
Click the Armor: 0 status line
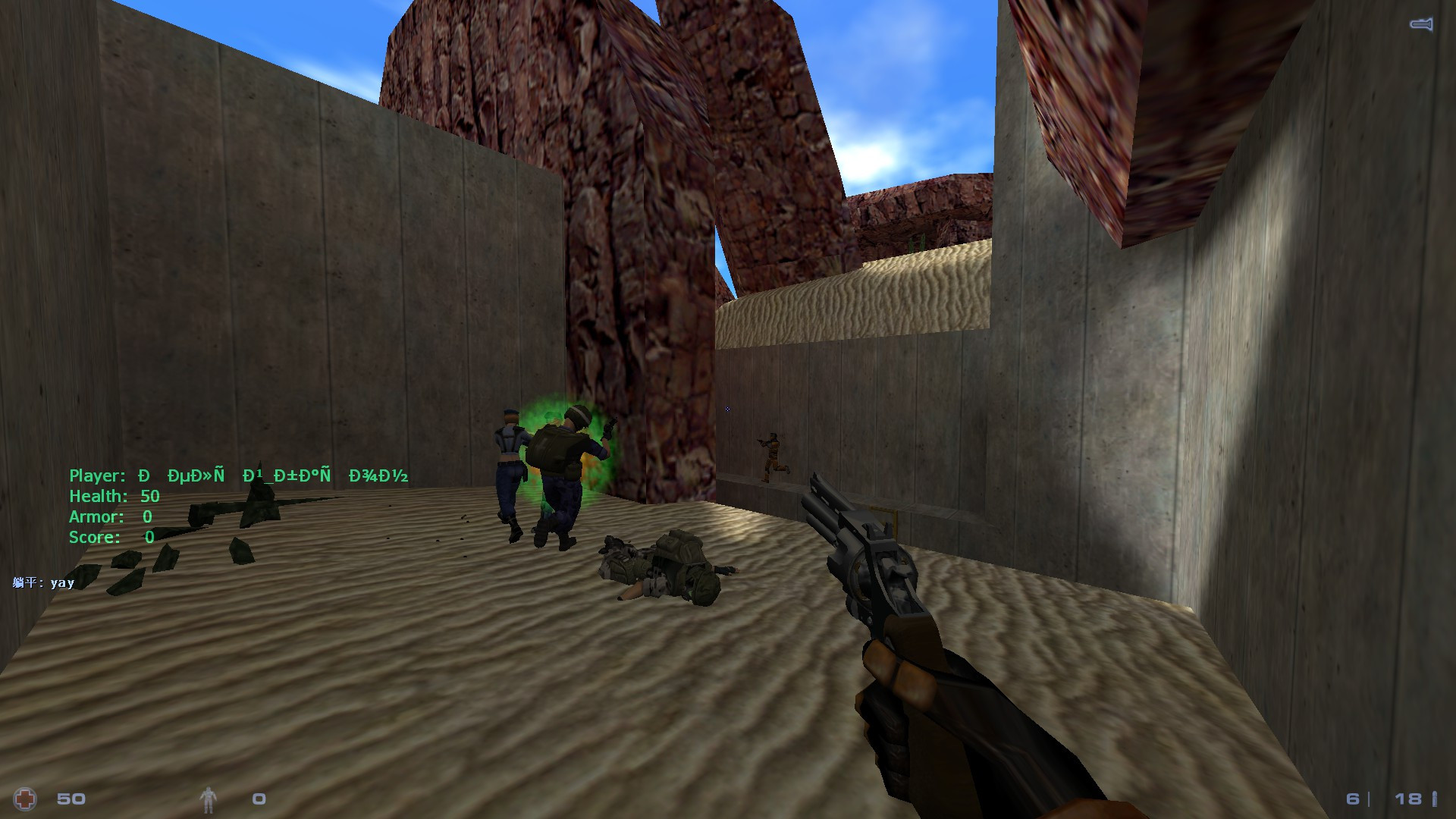pos(110,516)
